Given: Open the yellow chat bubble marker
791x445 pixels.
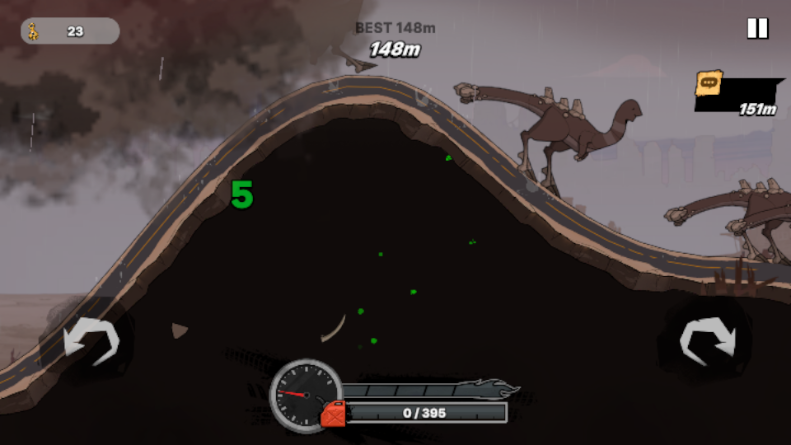Looking at the screenshot, I should (x=709, y=83).
